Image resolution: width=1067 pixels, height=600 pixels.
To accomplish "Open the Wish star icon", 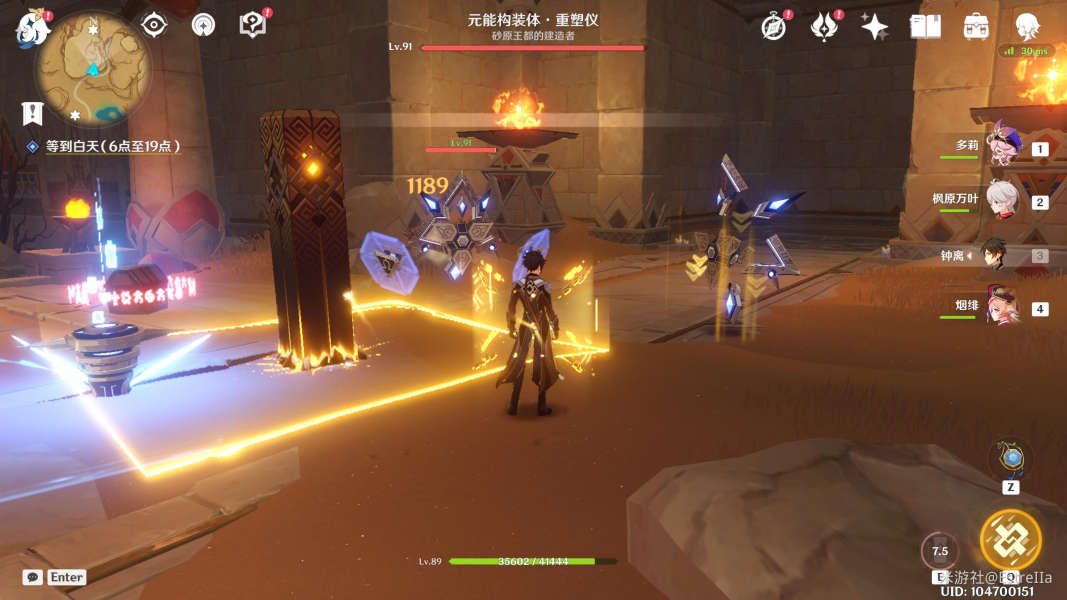I will tap(875, 27).
